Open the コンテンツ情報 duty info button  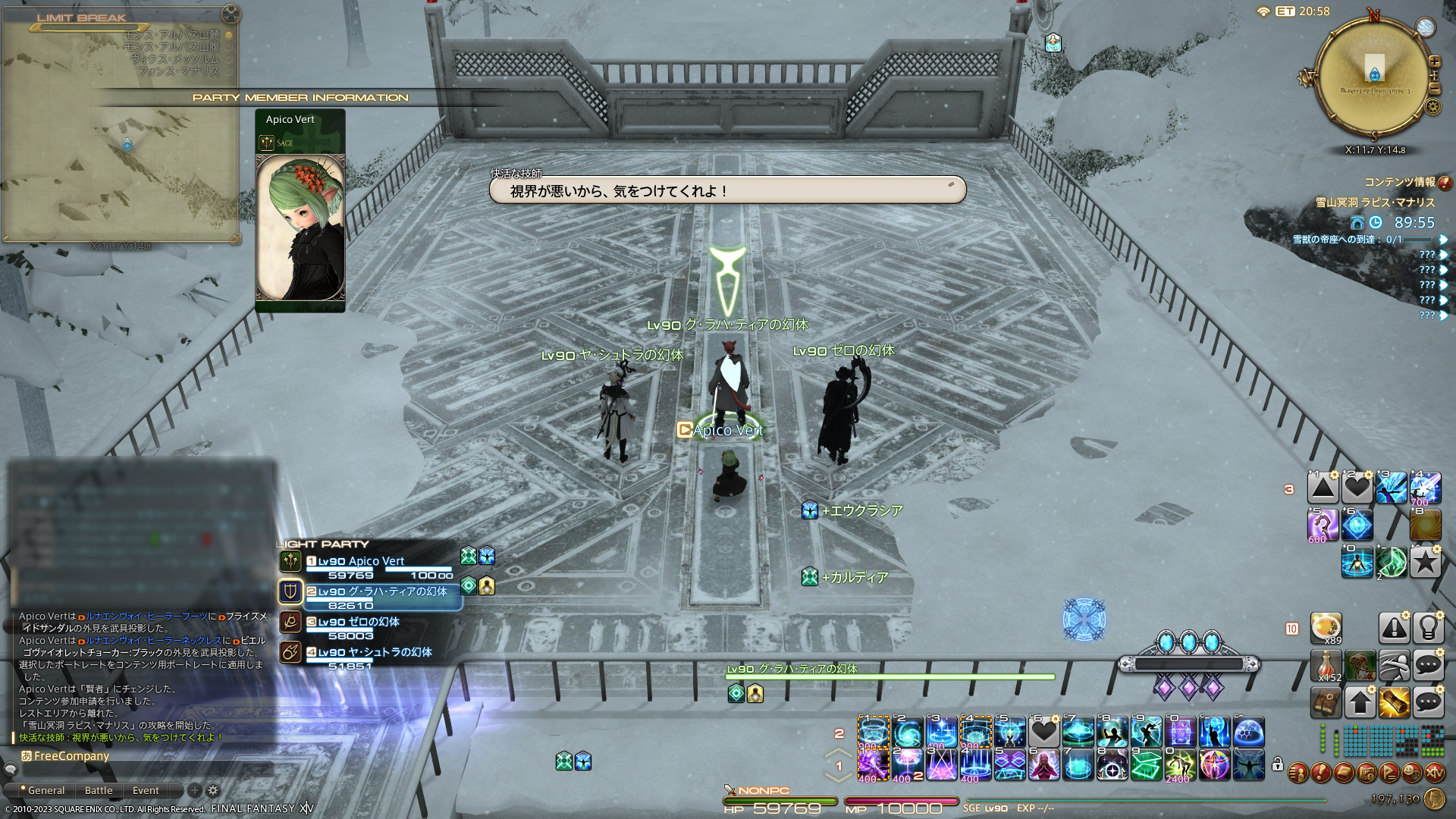coord(1445,183)
